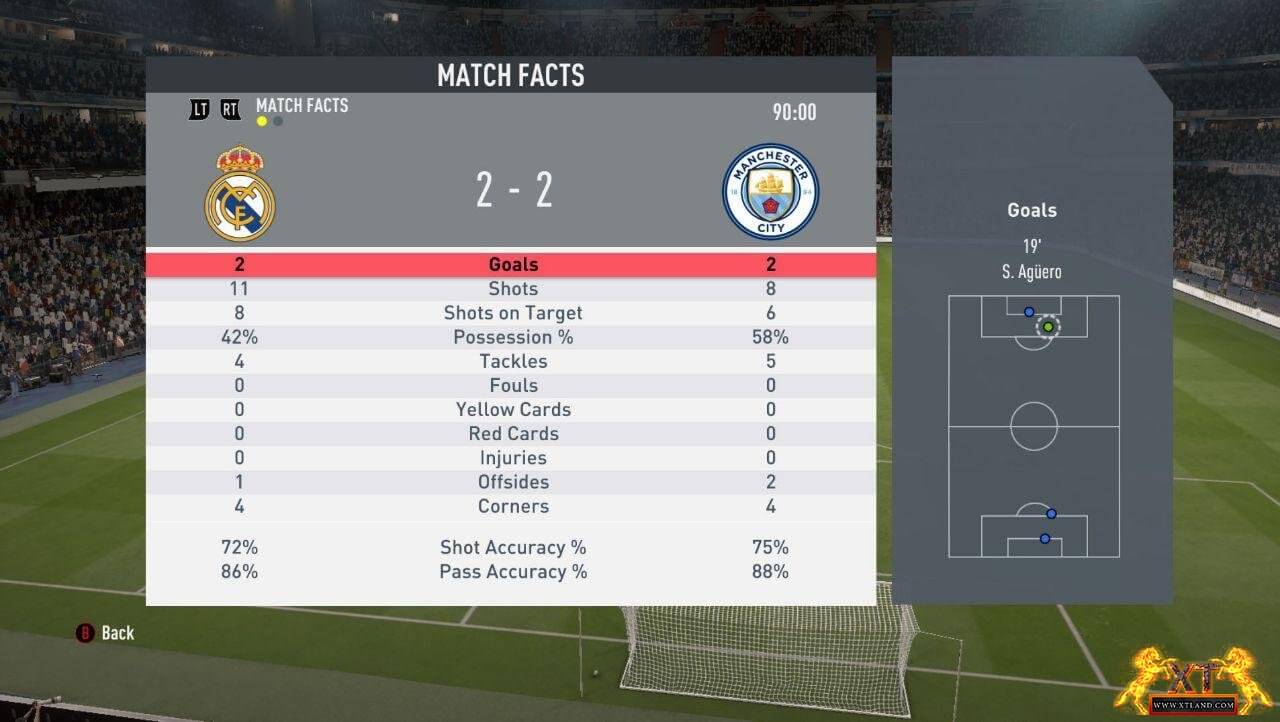This screenshot has width=1280, height=722.
Task: Choose the Fouls stat row
Action: tap(512, 385)
